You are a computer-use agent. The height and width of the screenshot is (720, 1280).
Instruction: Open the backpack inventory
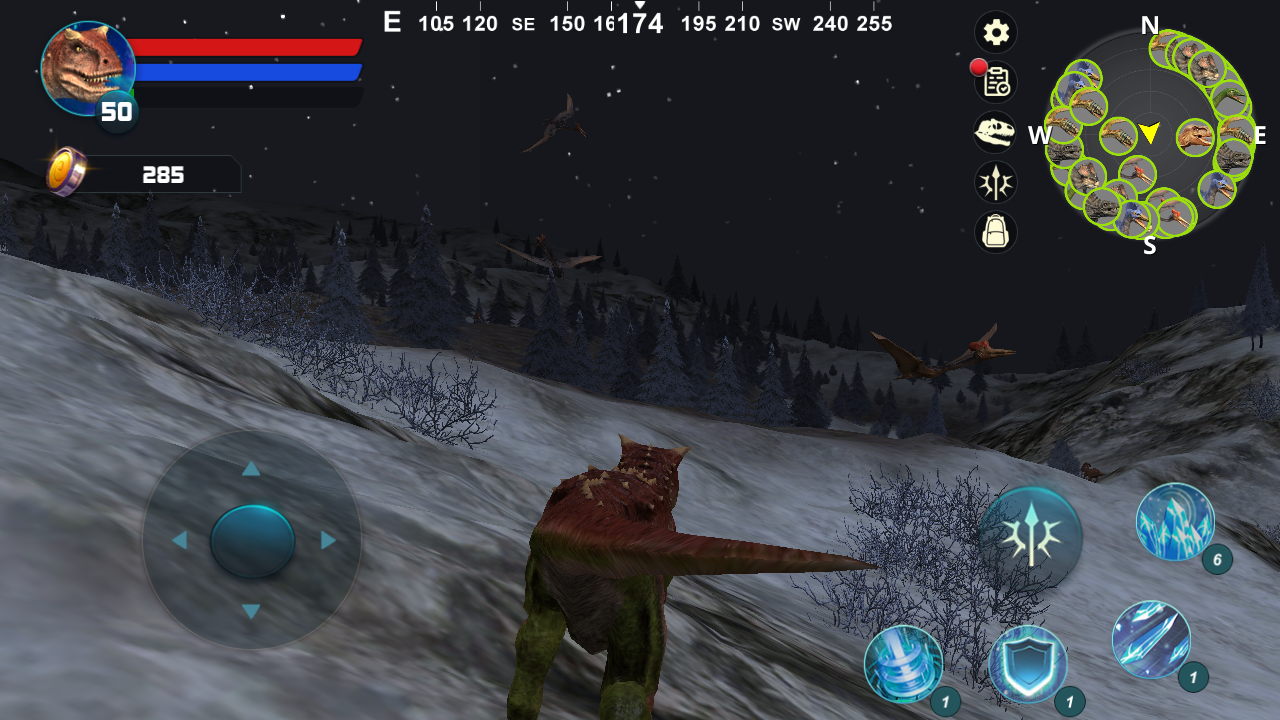click(995, 233)
